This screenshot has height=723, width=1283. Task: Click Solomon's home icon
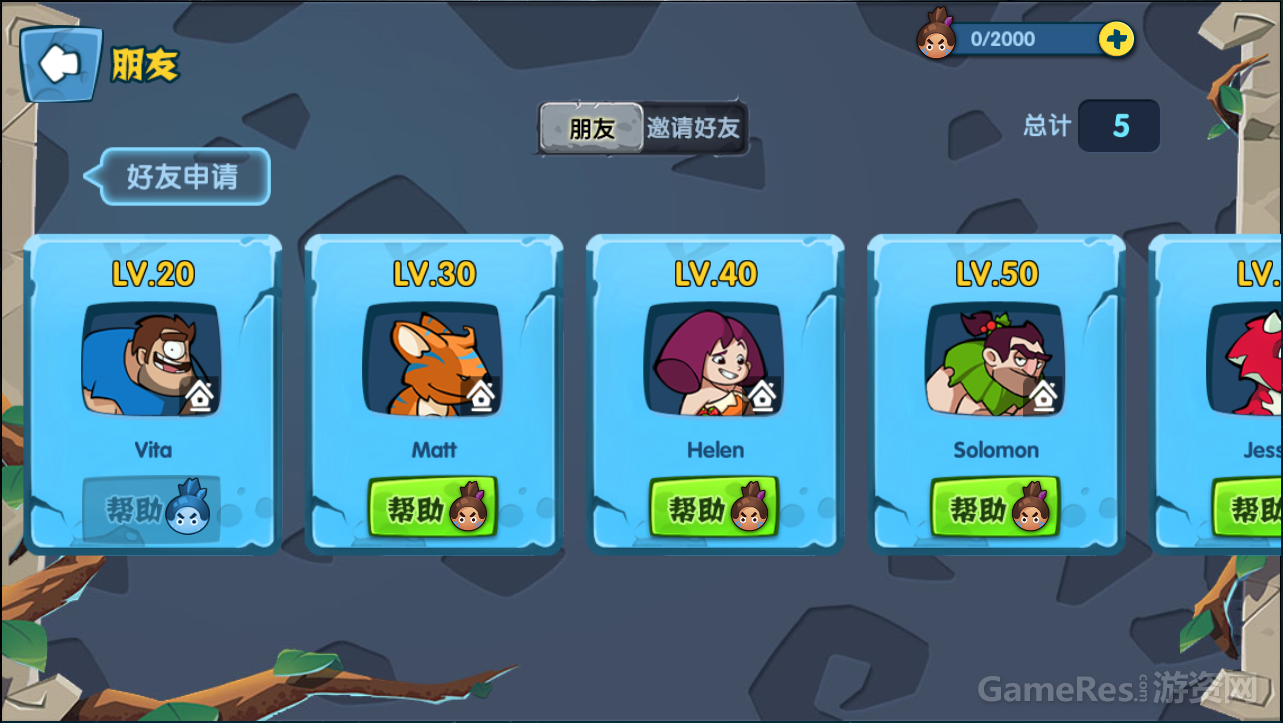tap(1044, 397)
